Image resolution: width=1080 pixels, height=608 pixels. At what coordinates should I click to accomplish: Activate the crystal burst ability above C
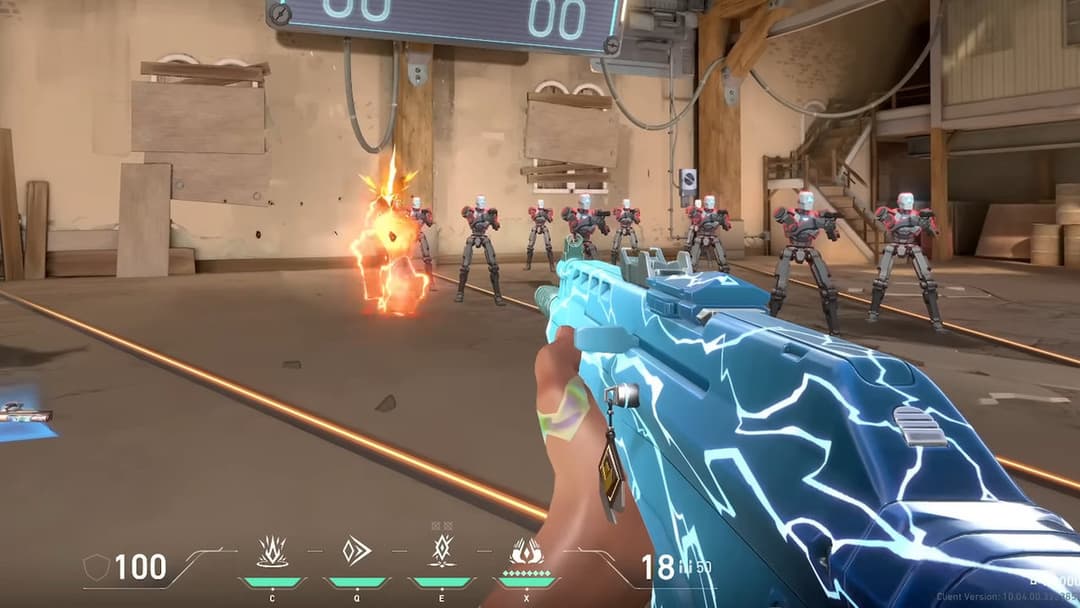272,551
